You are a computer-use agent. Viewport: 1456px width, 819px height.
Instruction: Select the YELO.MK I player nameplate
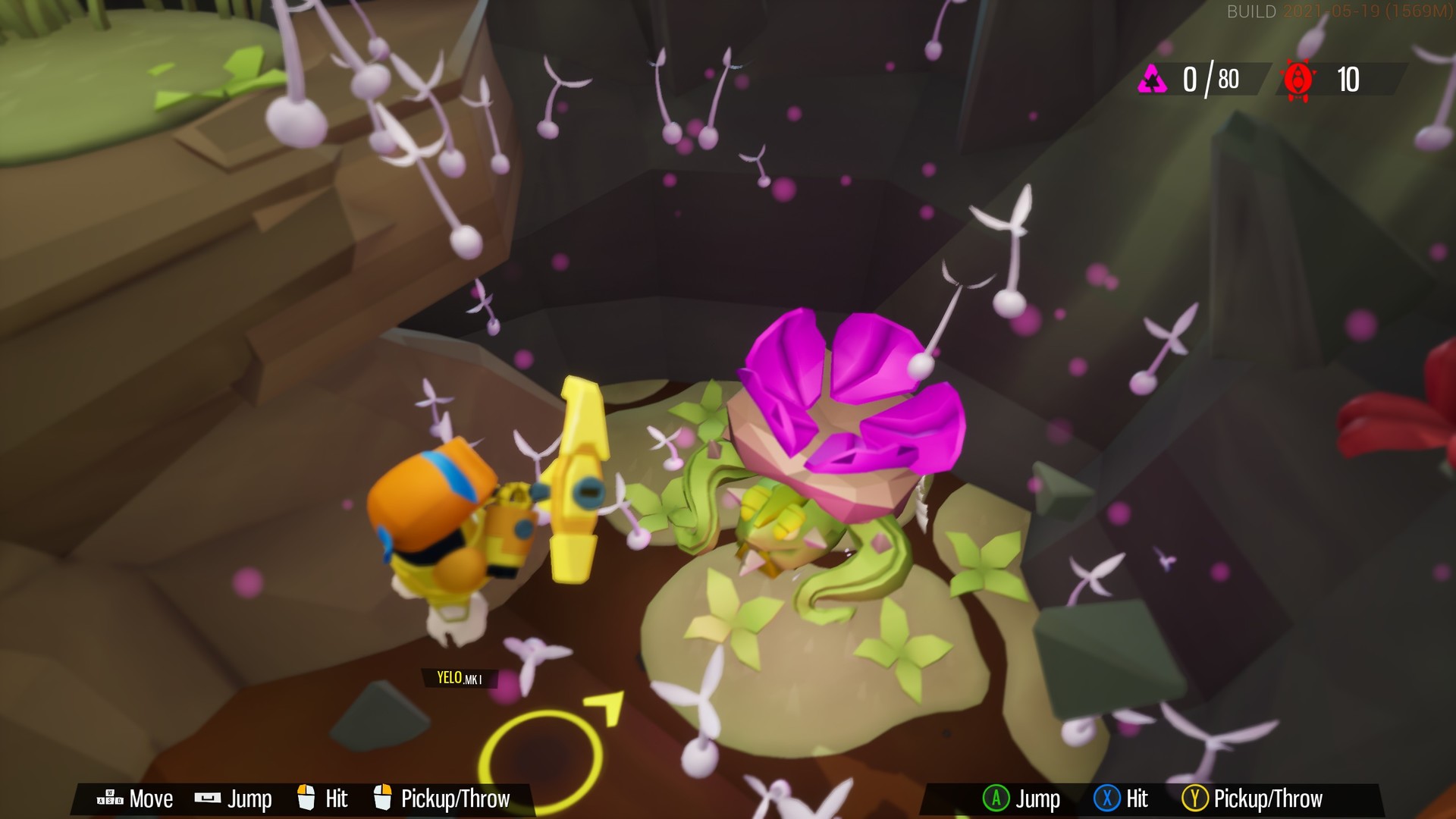(460, 676)
